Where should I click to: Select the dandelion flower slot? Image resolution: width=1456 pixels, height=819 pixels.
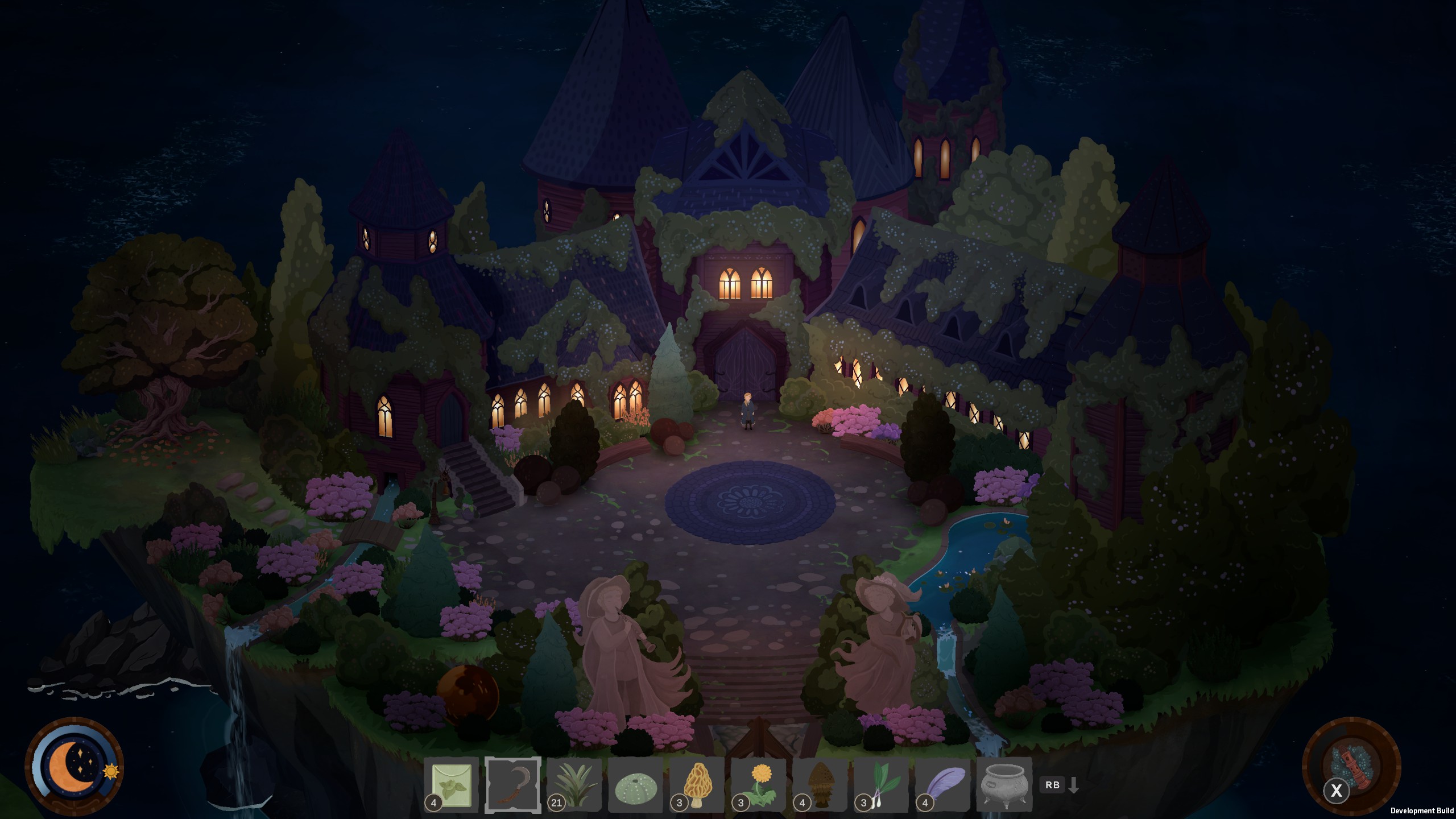[759, 785]
